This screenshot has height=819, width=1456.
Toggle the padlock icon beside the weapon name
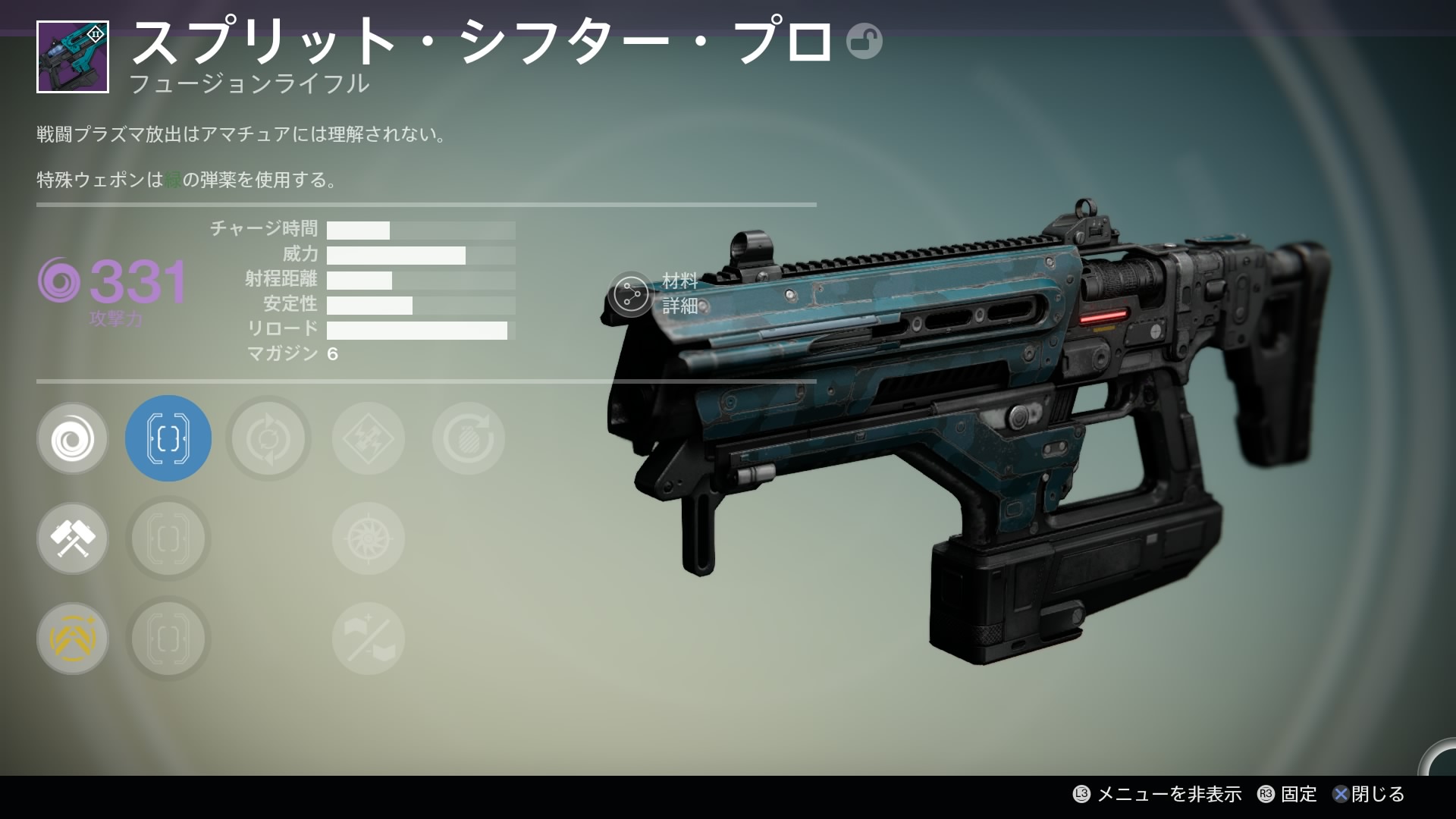click(x=864, y=41)
